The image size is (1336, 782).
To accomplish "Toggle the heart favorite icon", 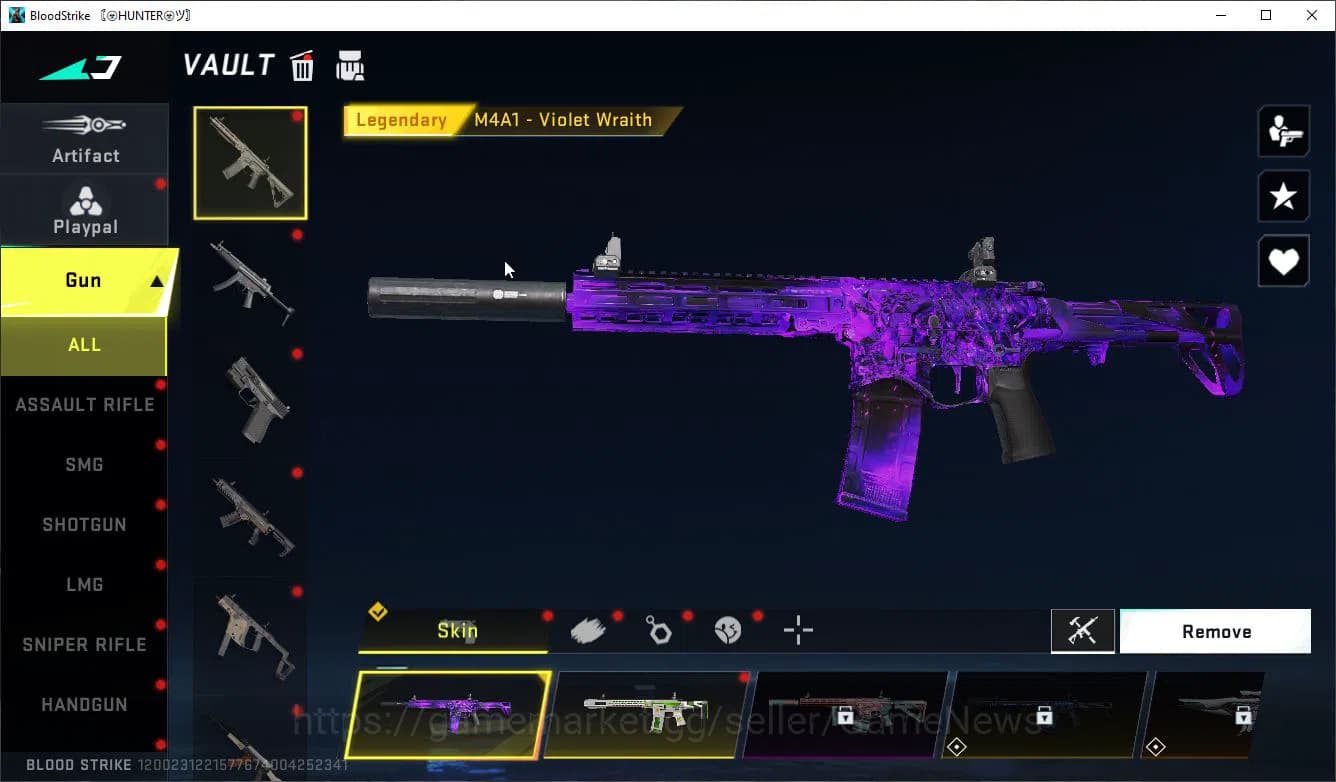I will (1283, 262).
